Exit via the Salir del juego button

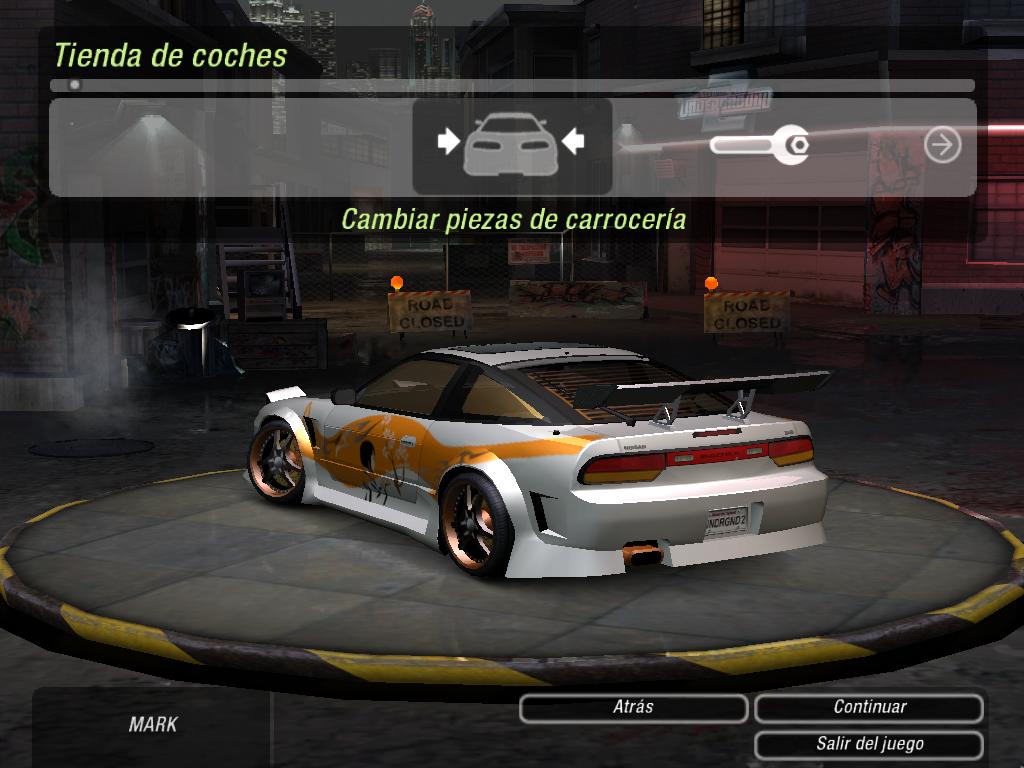[x=869, y=745]
